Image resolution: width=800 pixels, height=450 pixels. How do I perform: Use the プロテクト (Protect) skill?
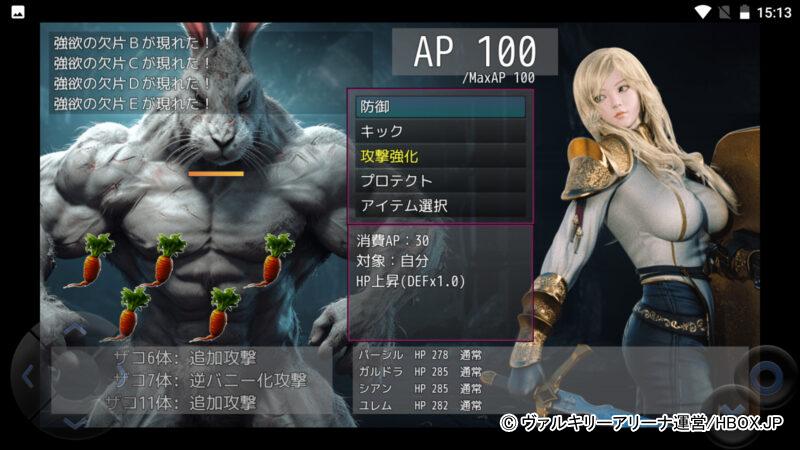coord(440,181)
